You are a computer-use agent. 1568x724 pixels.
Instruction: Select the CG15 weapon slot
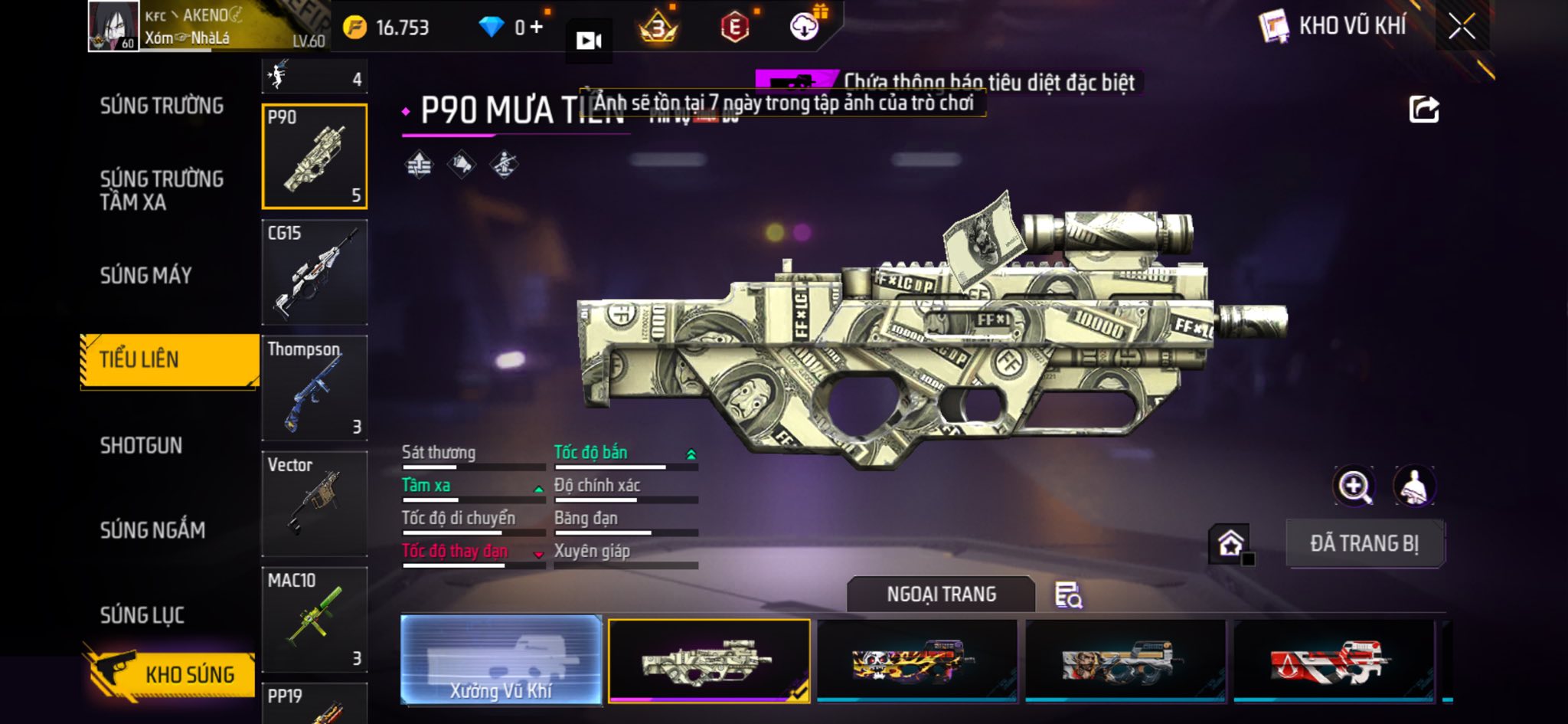[315, 272]
